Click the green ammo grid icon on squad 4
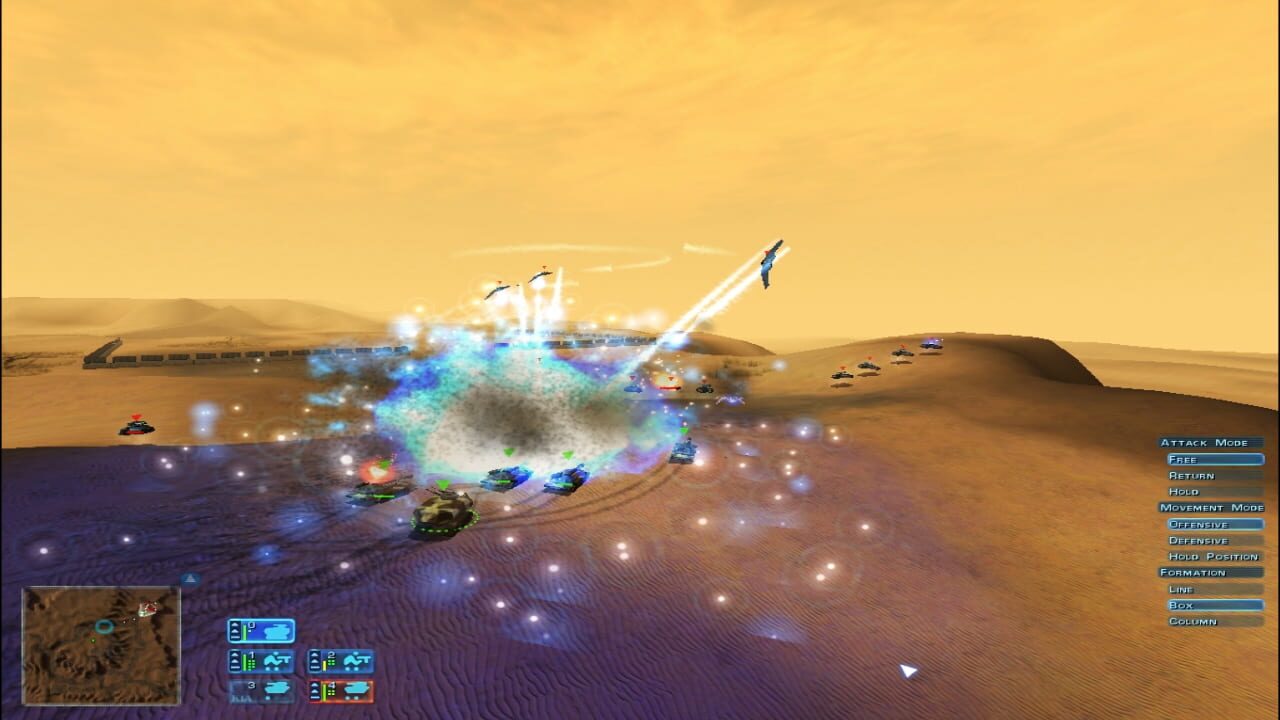The height and width of the screenshot is (720, 1280). click(333, 692)
